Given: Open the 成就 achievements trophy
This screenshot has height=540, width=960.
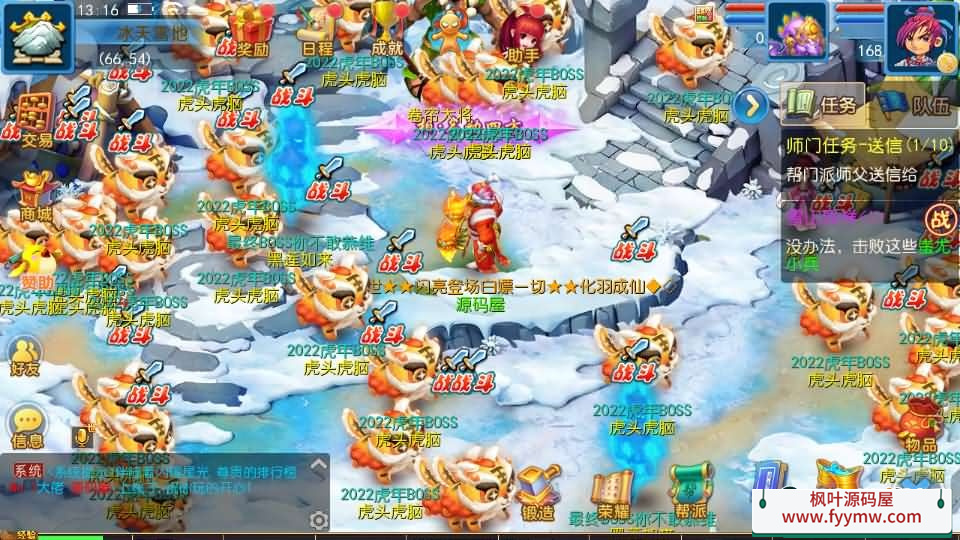Looking at the screenshot, I should pyautogui.click(x=386, y=28).
